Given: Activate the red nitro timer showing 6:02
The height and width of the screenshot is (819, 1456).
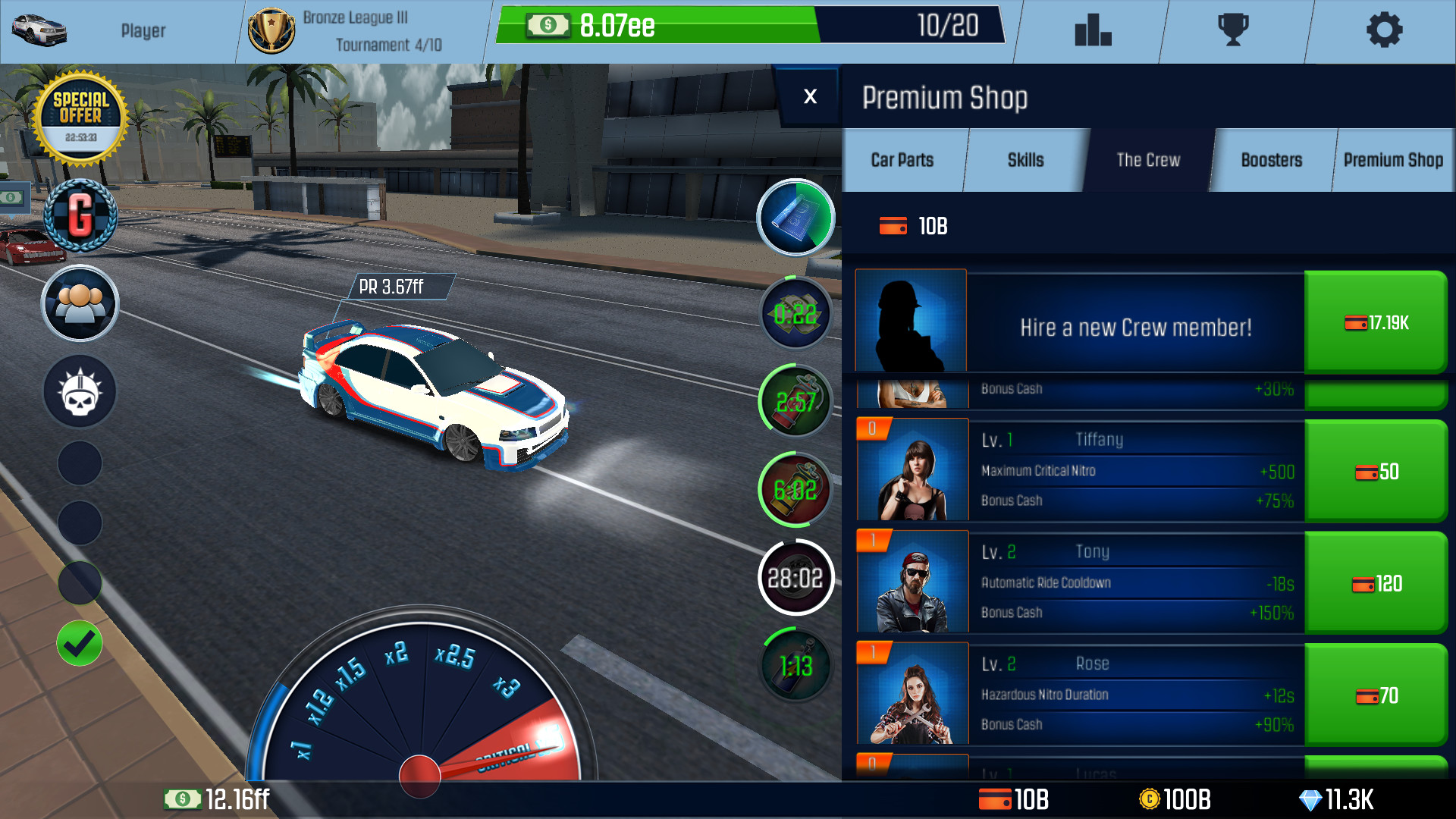Looking at the screenshot, I should pos(795,489).
